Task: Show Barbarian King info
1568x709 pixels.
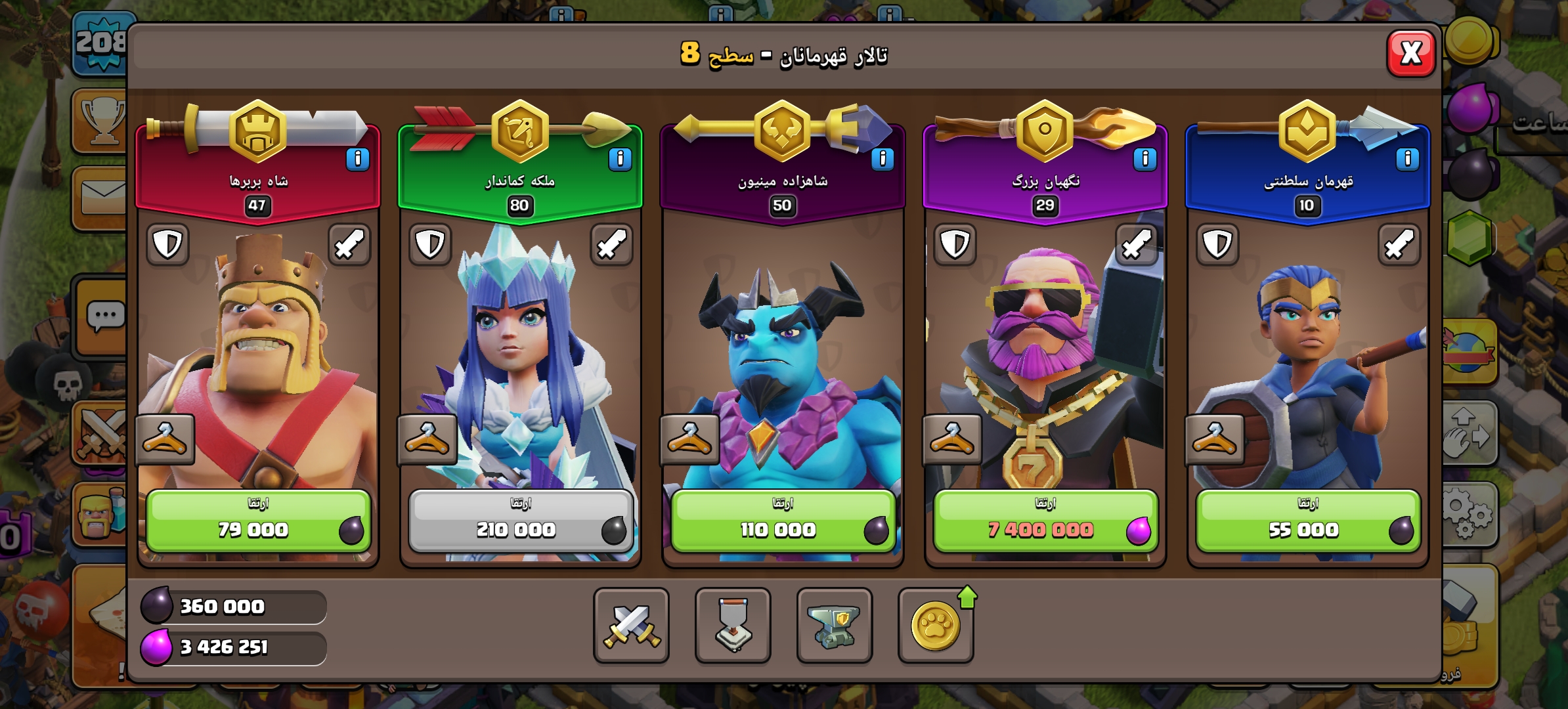Action: pos(357,159)
